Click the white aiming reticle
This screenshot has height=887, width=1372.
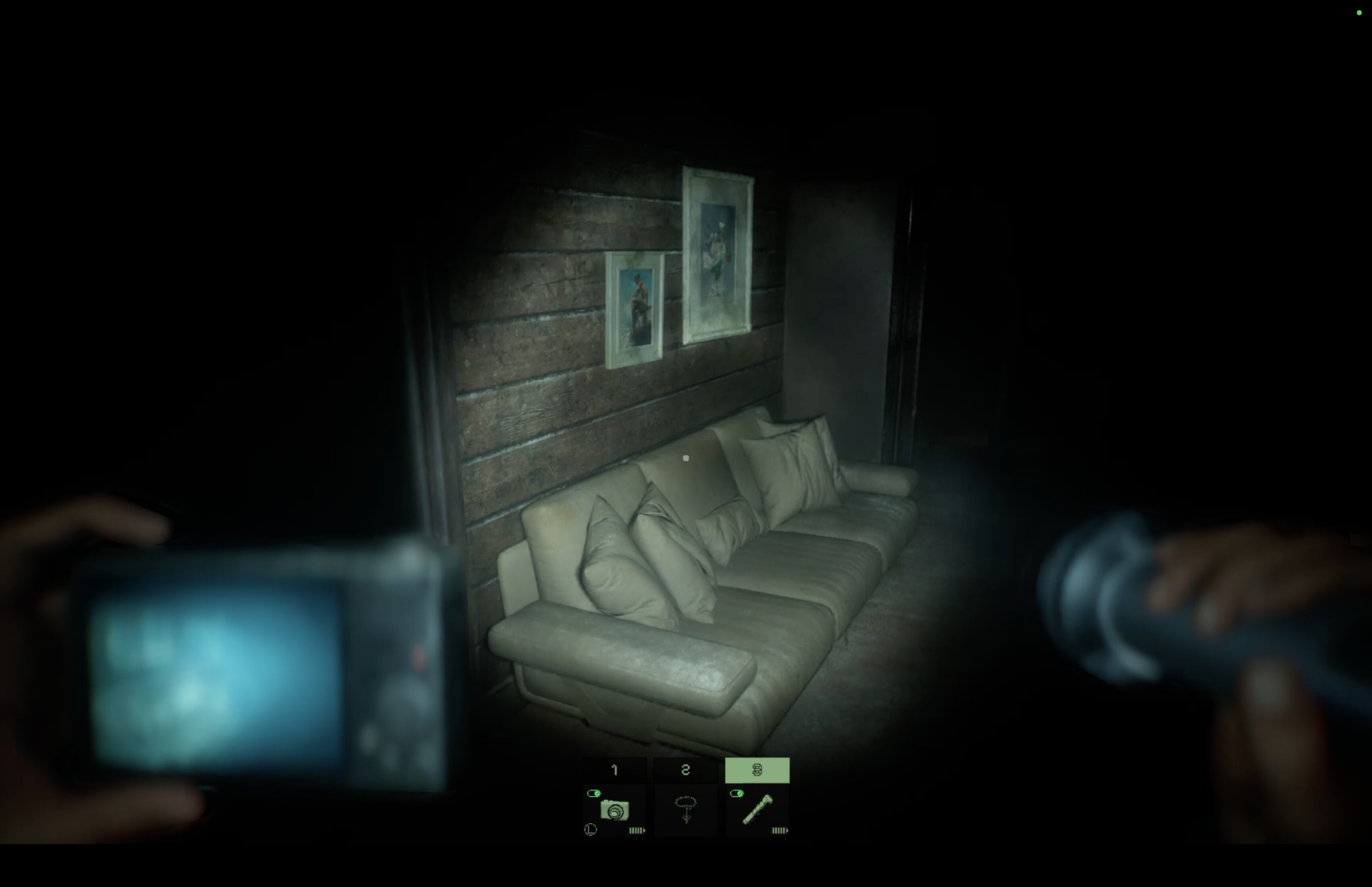point(686,458)
